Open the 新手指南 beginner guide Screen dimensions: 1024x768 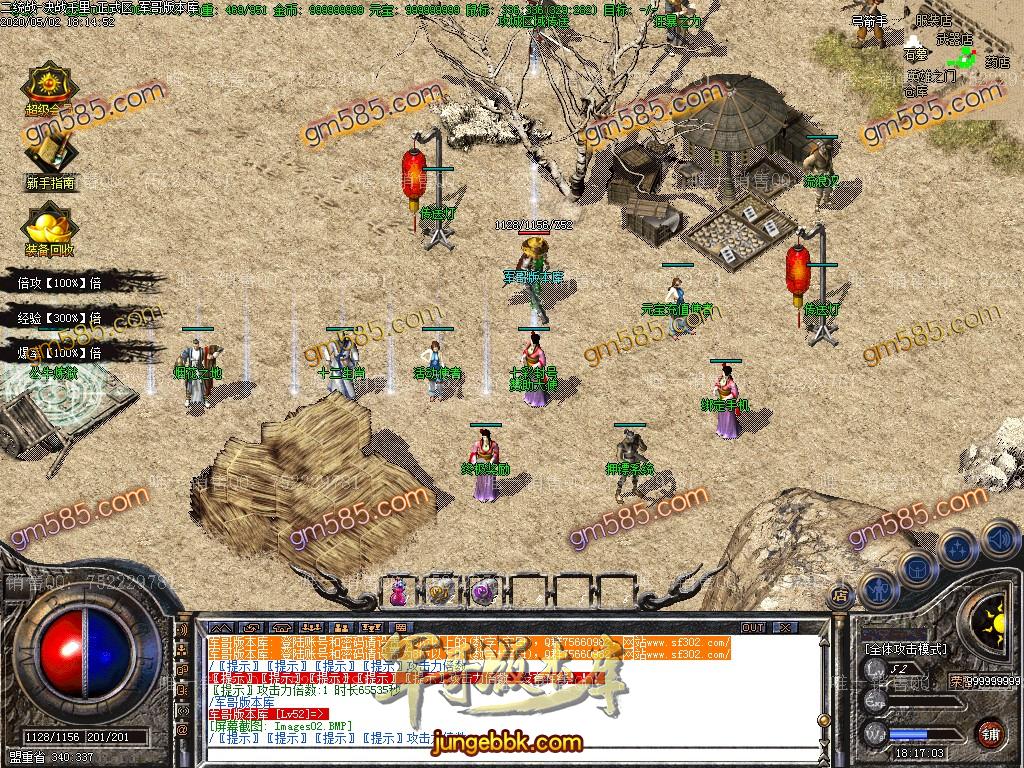pos(50,157)
